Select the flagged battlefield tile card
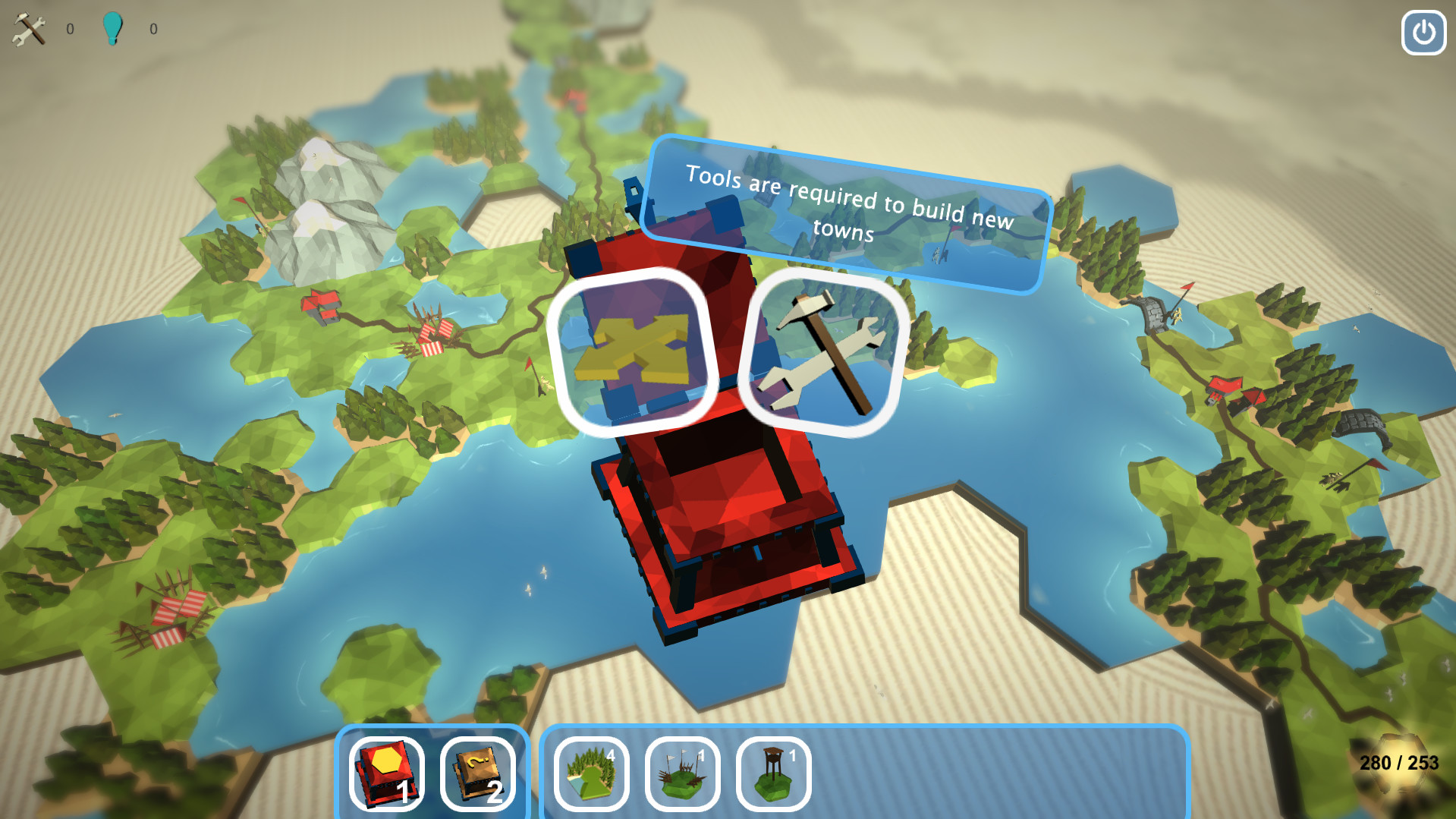 pos(681,773)
